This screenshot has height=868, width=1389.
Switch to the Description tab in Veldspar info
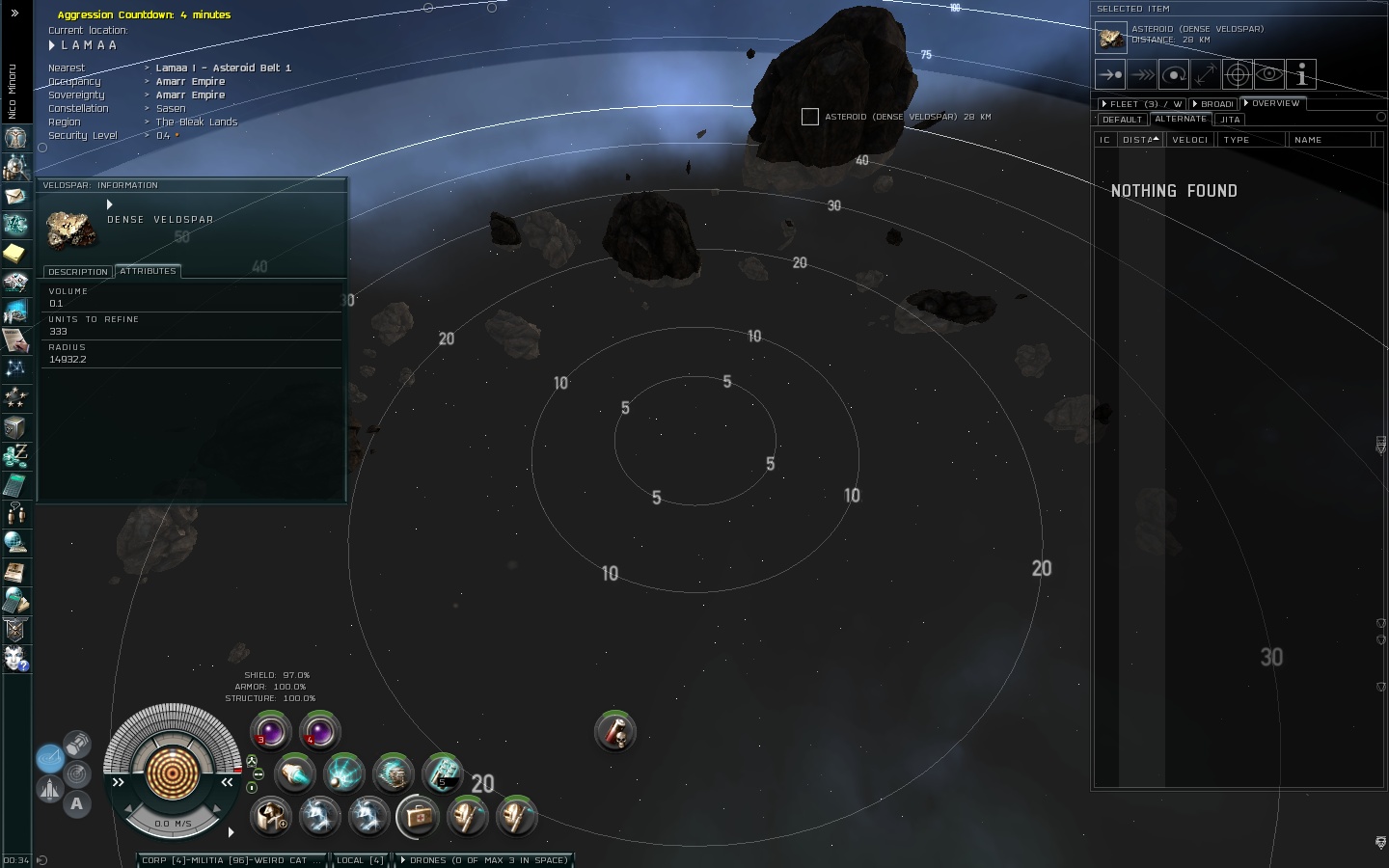click(78, 272)
